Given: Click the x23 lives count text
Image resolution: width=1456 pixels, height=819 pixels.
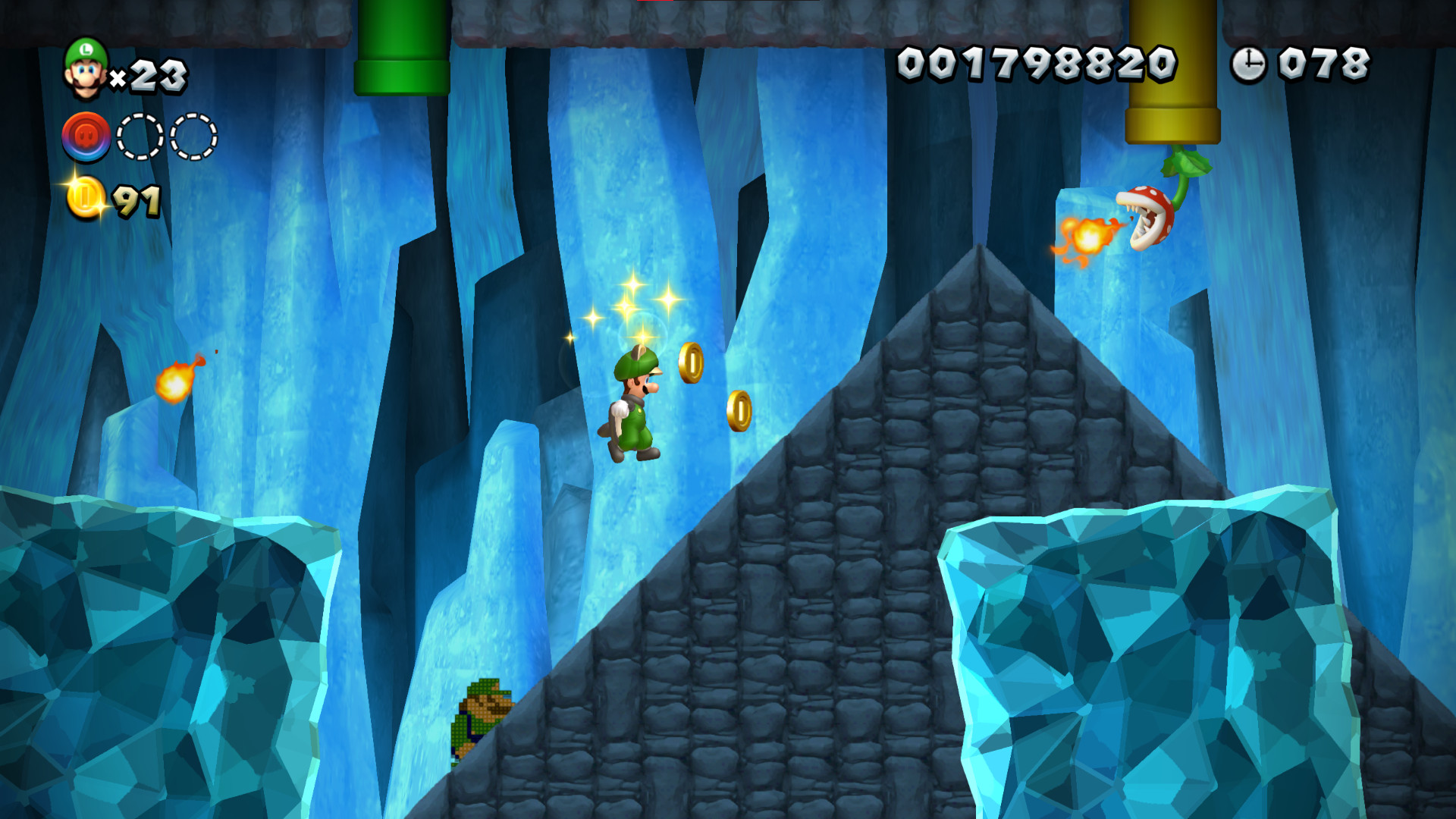Looking at the screenshot, I should (x=152, y=76).
